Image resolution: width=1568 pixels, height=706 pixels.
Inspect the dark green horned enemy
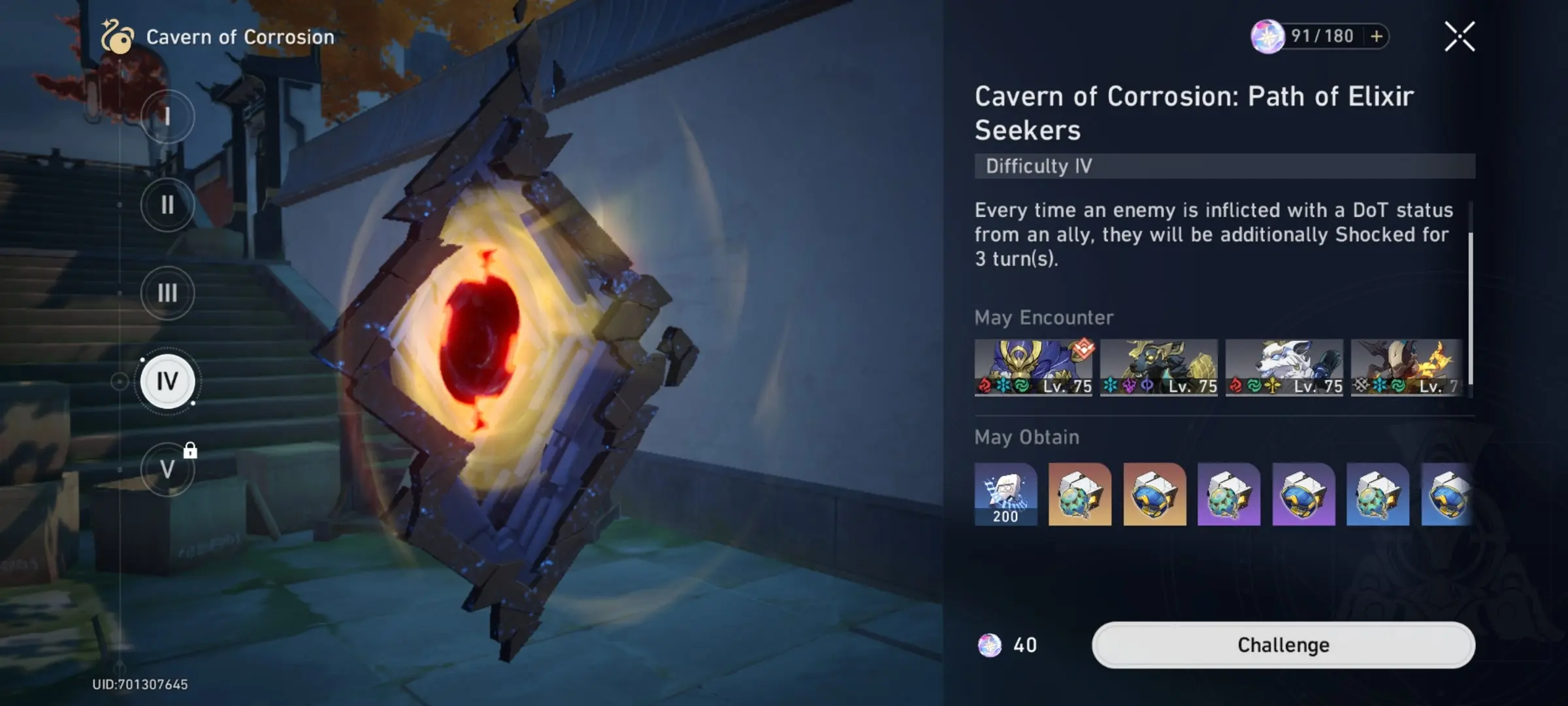(1158, 367)
